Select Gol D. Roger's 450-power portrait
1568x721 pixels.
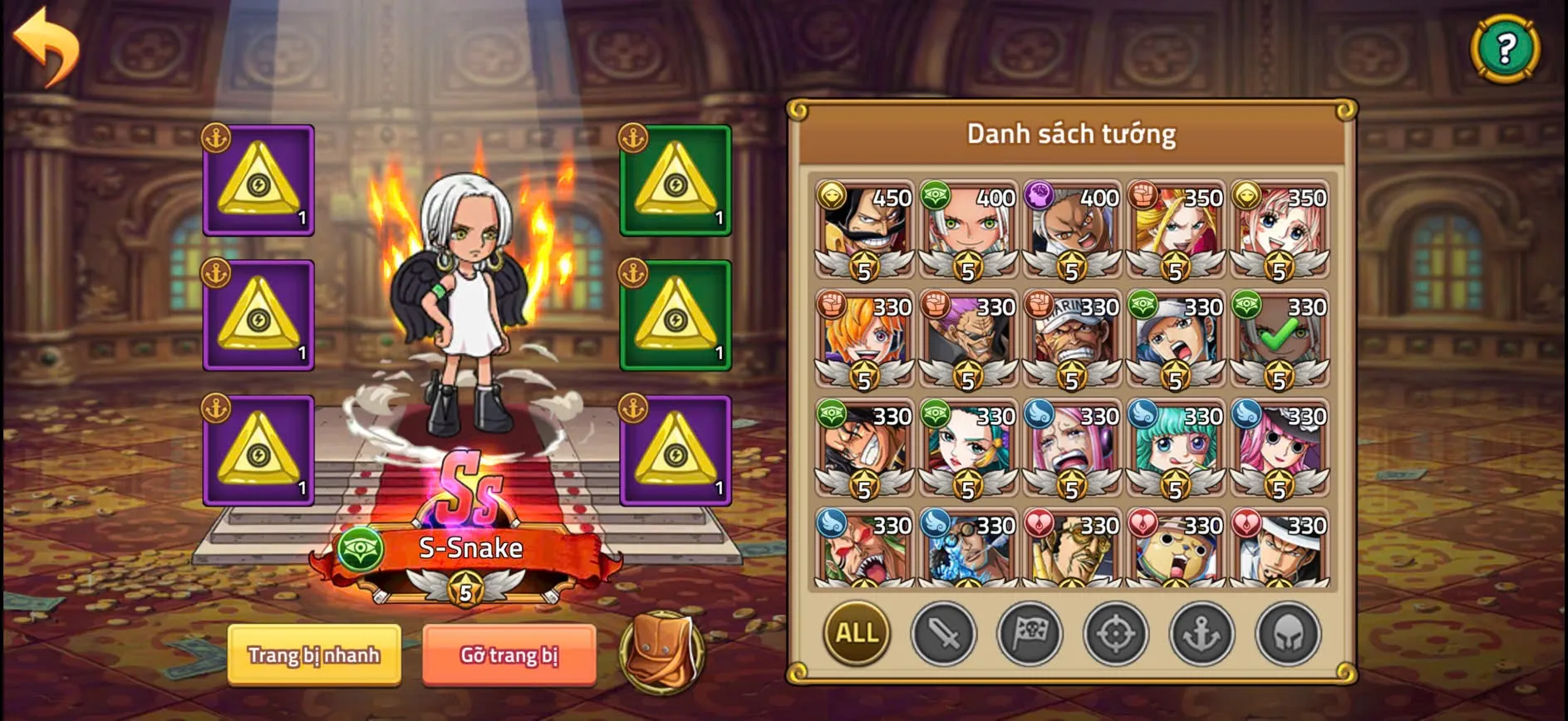tap(864, 233)
